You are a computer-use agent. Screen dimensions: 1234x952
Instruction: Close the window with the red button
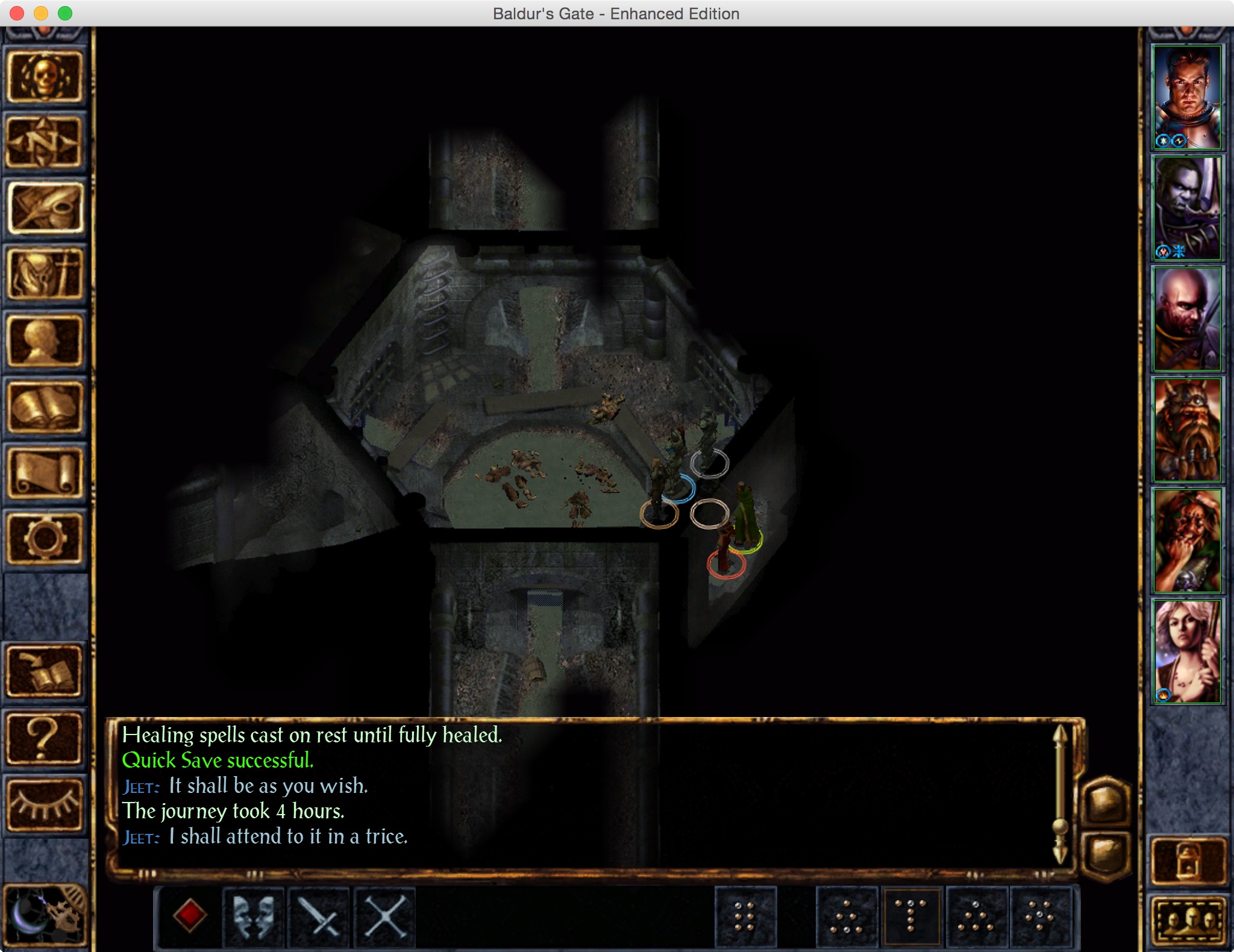[17, 13]
